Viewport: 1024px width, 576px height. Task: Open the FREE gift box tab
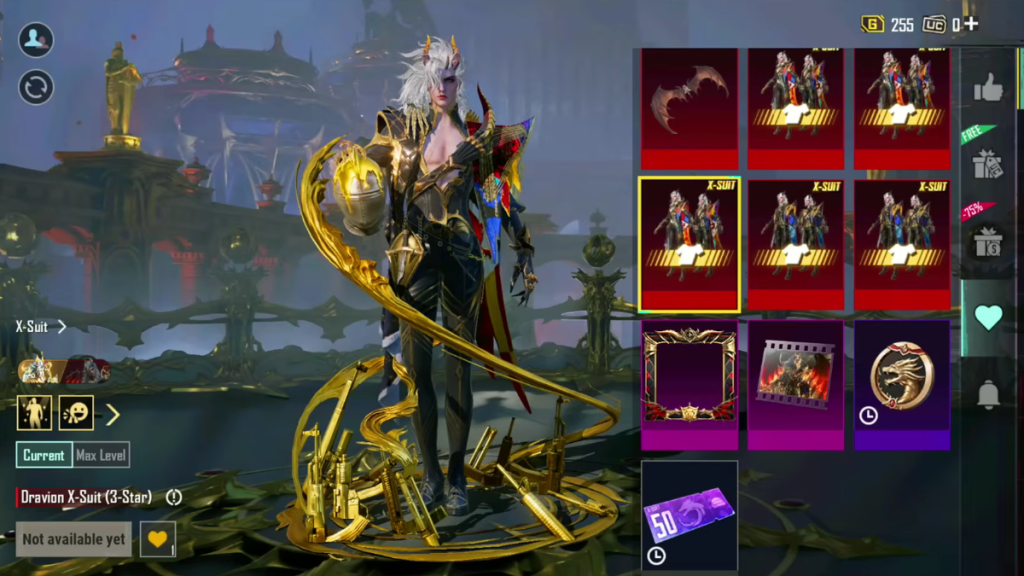pyautogui.click(x=988, y=158)
